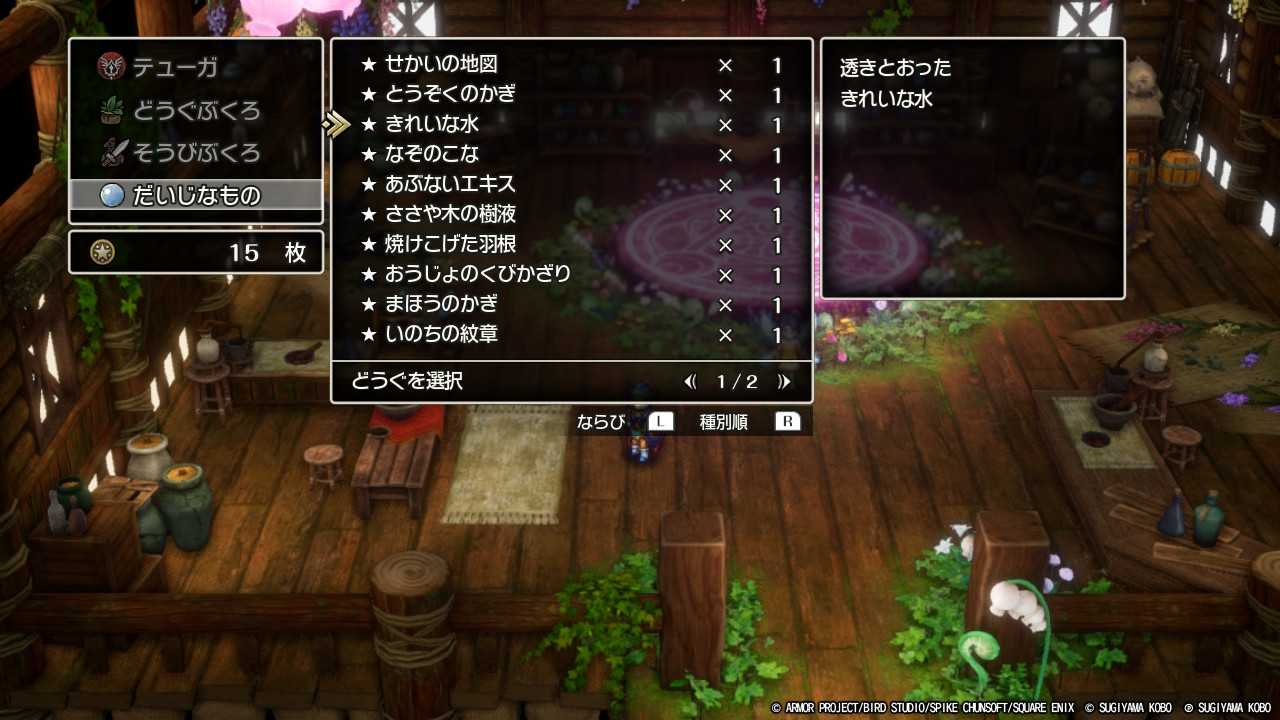
Task: Go back a page using the left arrow
Action: (691, 381)
